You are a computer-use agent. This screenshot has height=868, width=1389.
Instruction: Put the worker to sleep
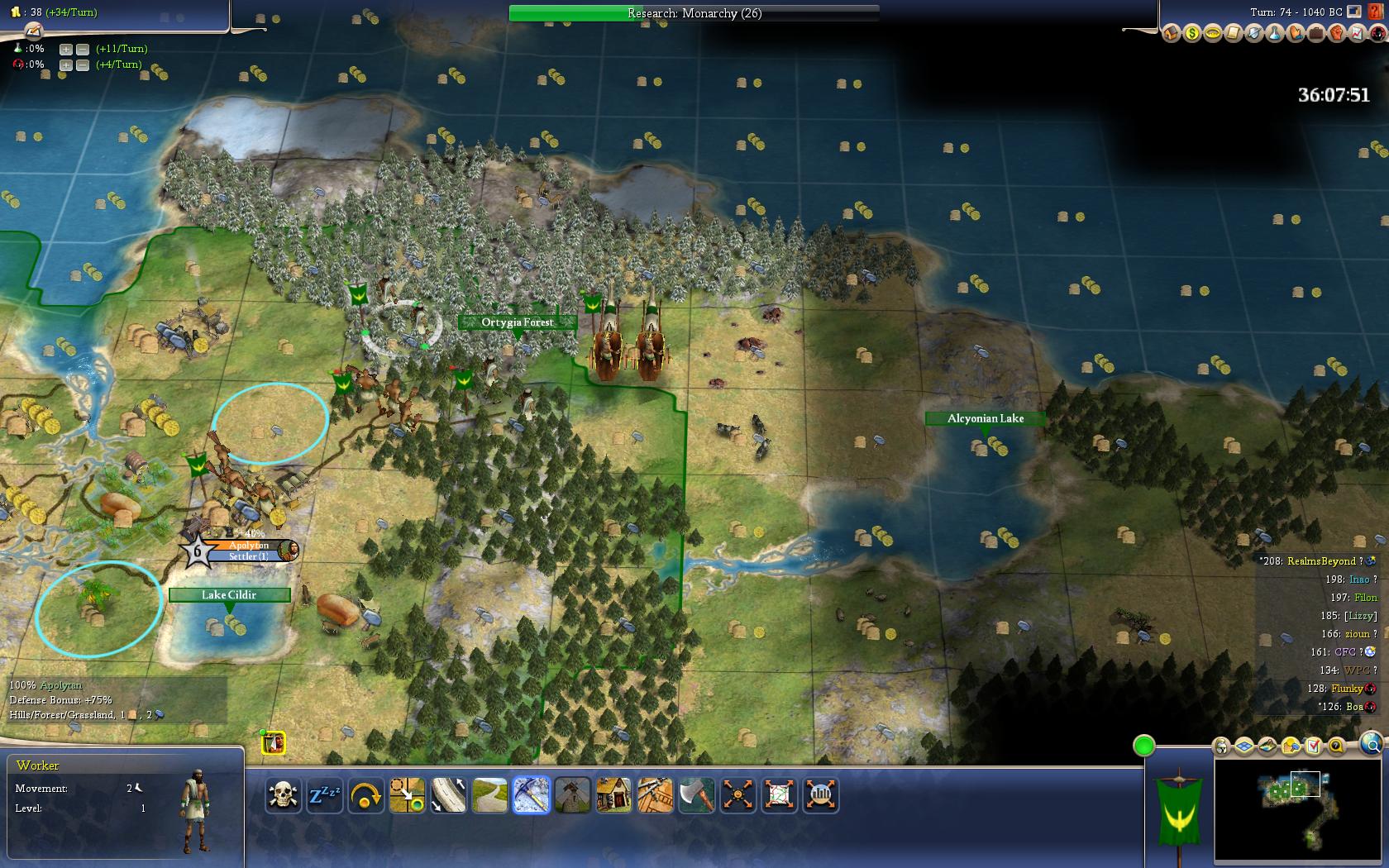point(324,795)
